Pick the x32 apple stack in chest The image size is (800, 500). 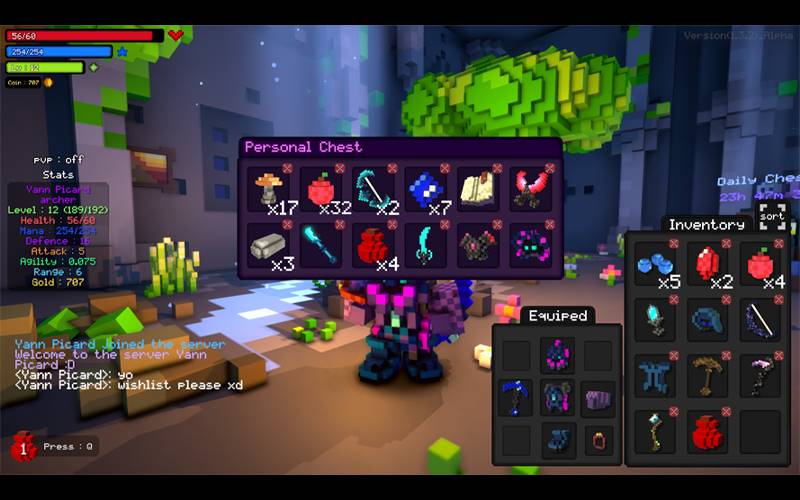click(323, 188)
